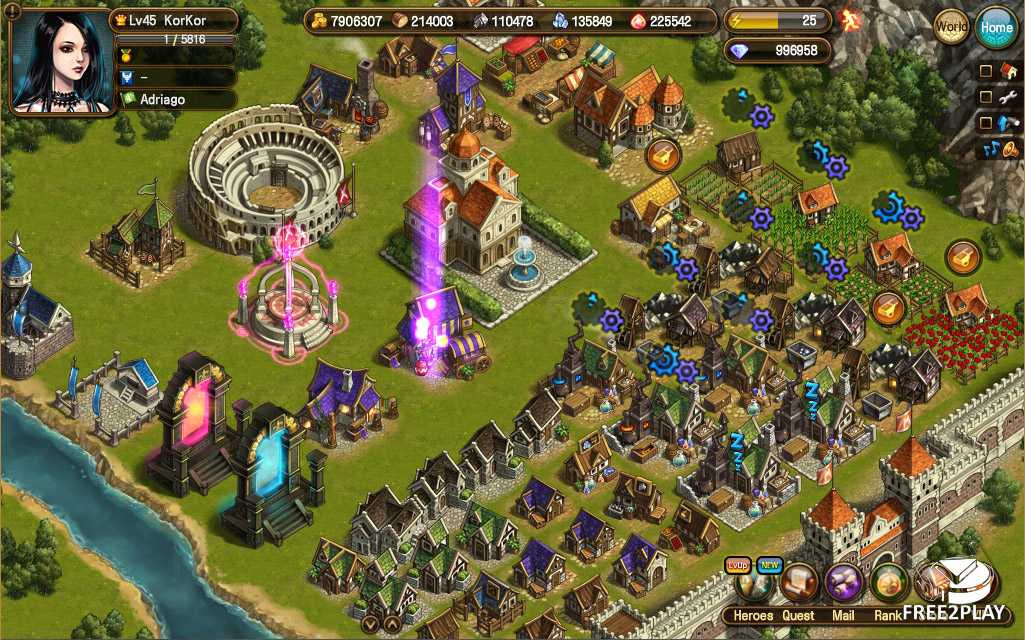Open the World map view

pyautogui.click(x=951, y=27)
